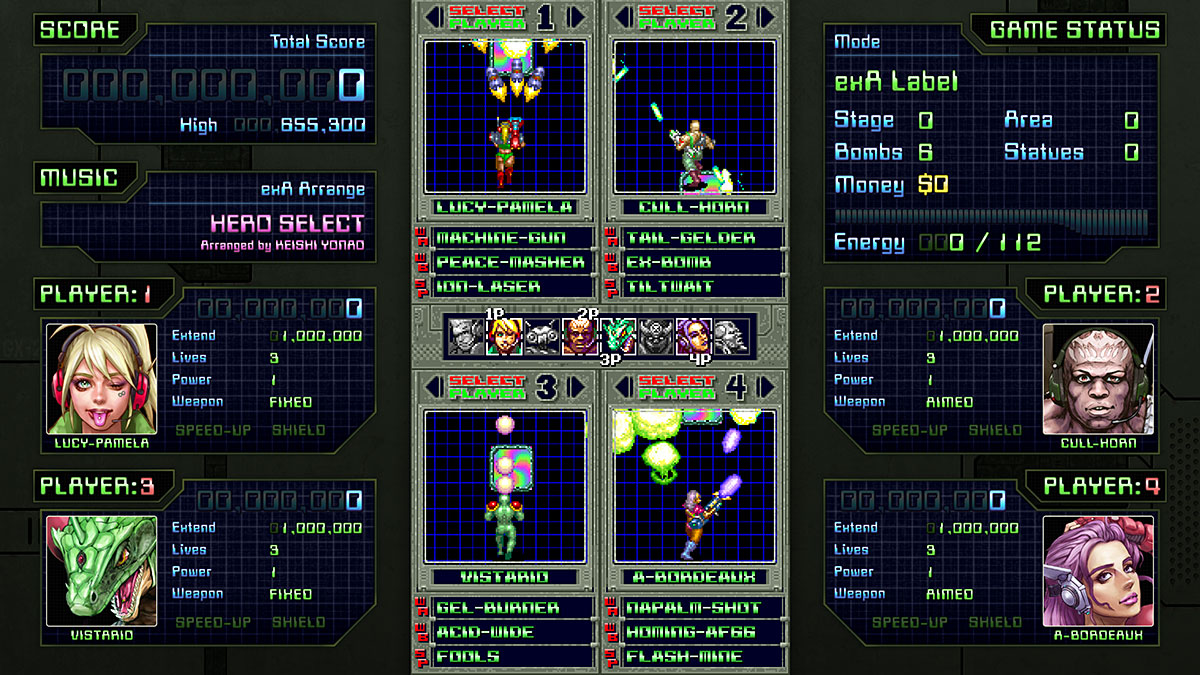Click the Cull-Horn preview window
This screenshot has width=1200, height=675.
pyautogui.click(x=695, y=117)
